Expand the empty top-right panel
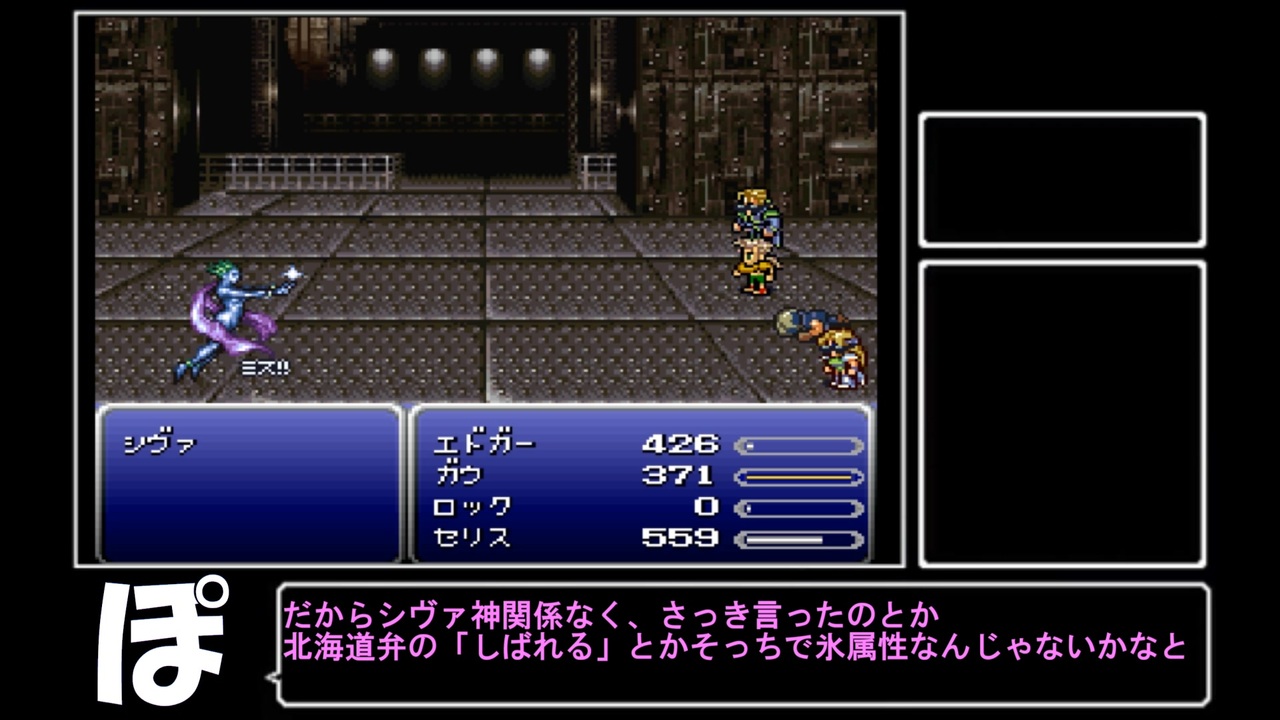The height and width of the screenshot is (720, 1280). pyautogui.click(x=1063, y=178)
